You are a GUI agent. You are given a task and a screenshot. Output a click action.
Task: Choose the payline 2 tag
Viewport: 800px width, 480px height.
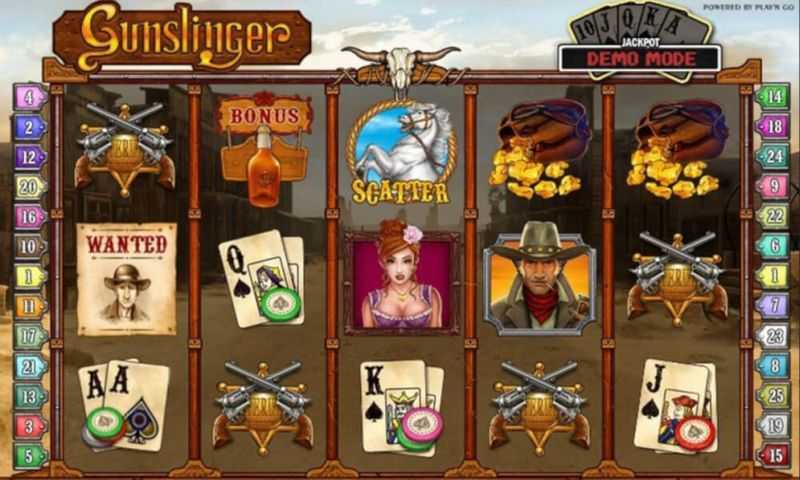(x=30, y=127)
